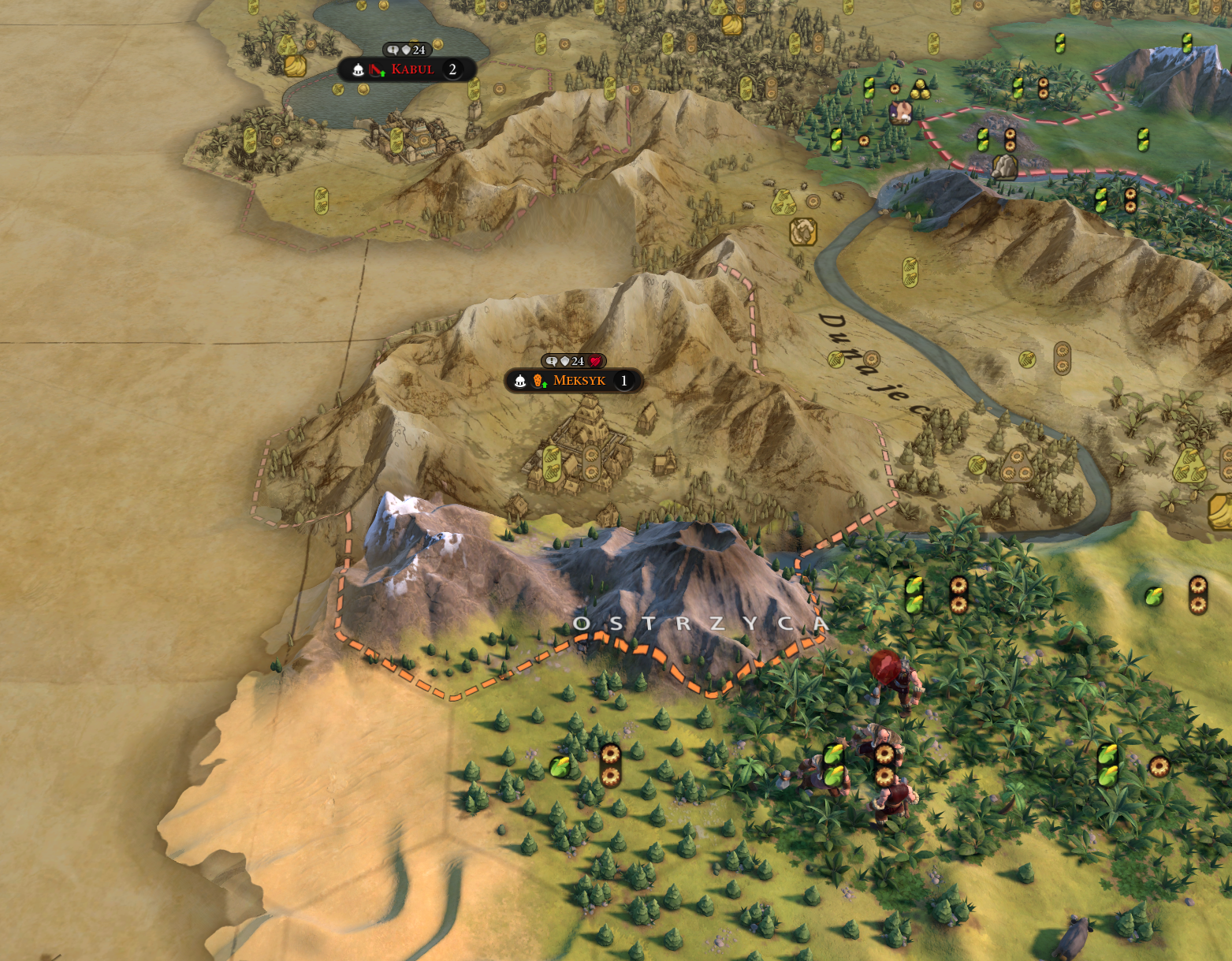Open the Meksyk city banner
The width and height of the screenshot is (1232, 961).
click(x=578, y=381)
